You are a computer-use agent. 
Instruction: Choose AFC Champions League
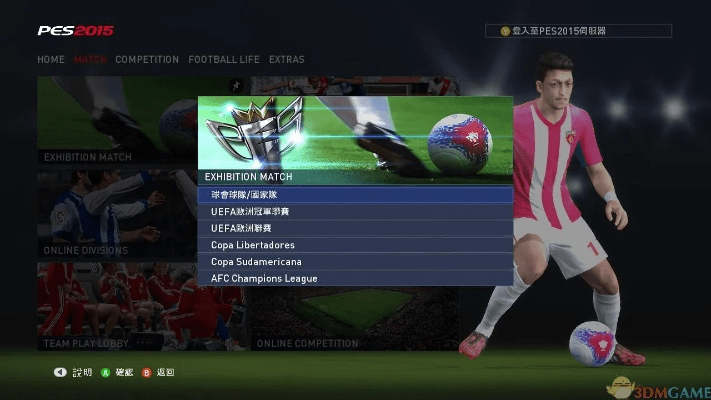click(x=355, y=278)
